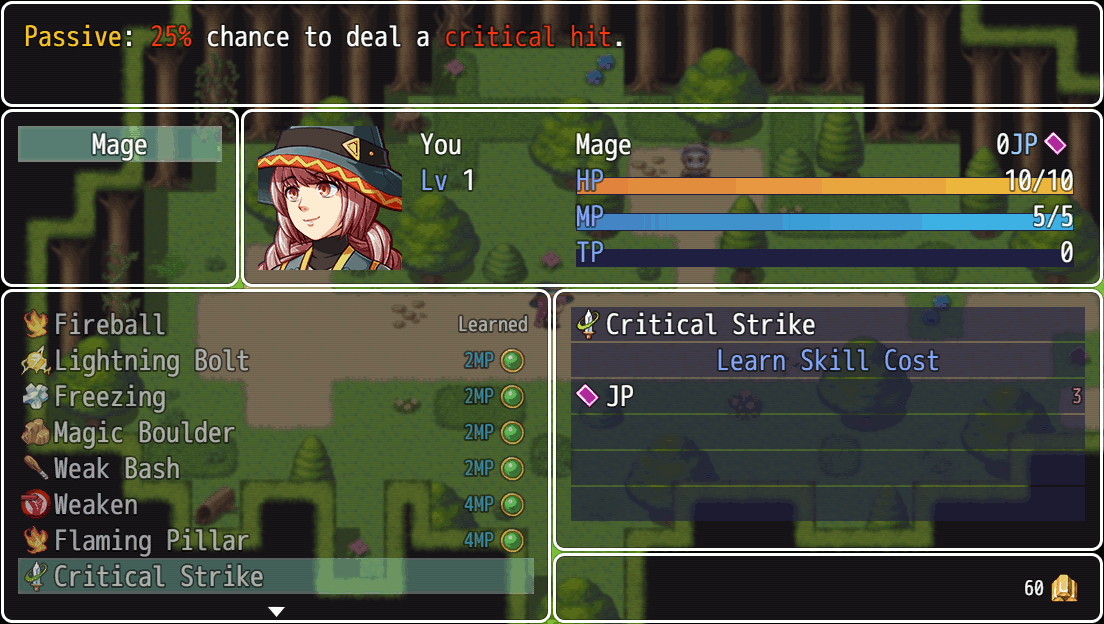Select the Magic Boulder skill
1104x624 pixels.
[275, 432]
